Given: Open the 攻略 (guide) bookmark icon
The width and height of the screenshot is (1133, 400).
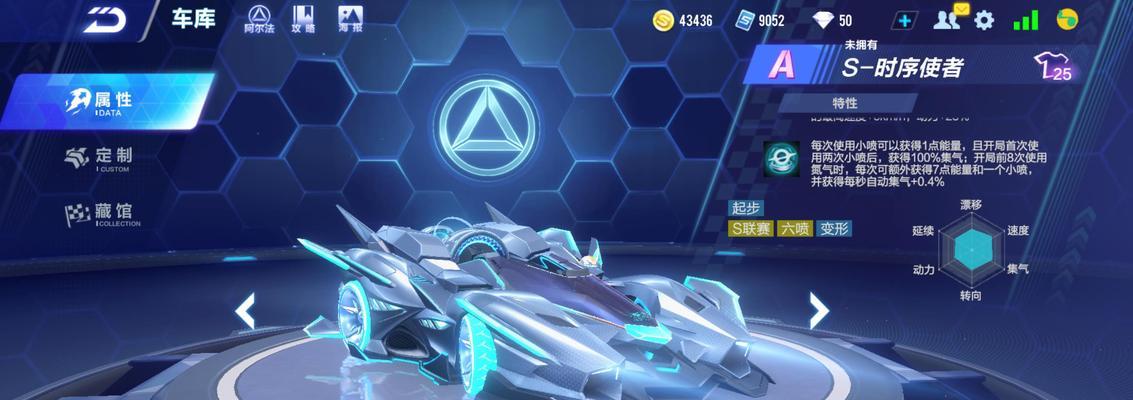Looking at the screenshot, I should [304, 19].
